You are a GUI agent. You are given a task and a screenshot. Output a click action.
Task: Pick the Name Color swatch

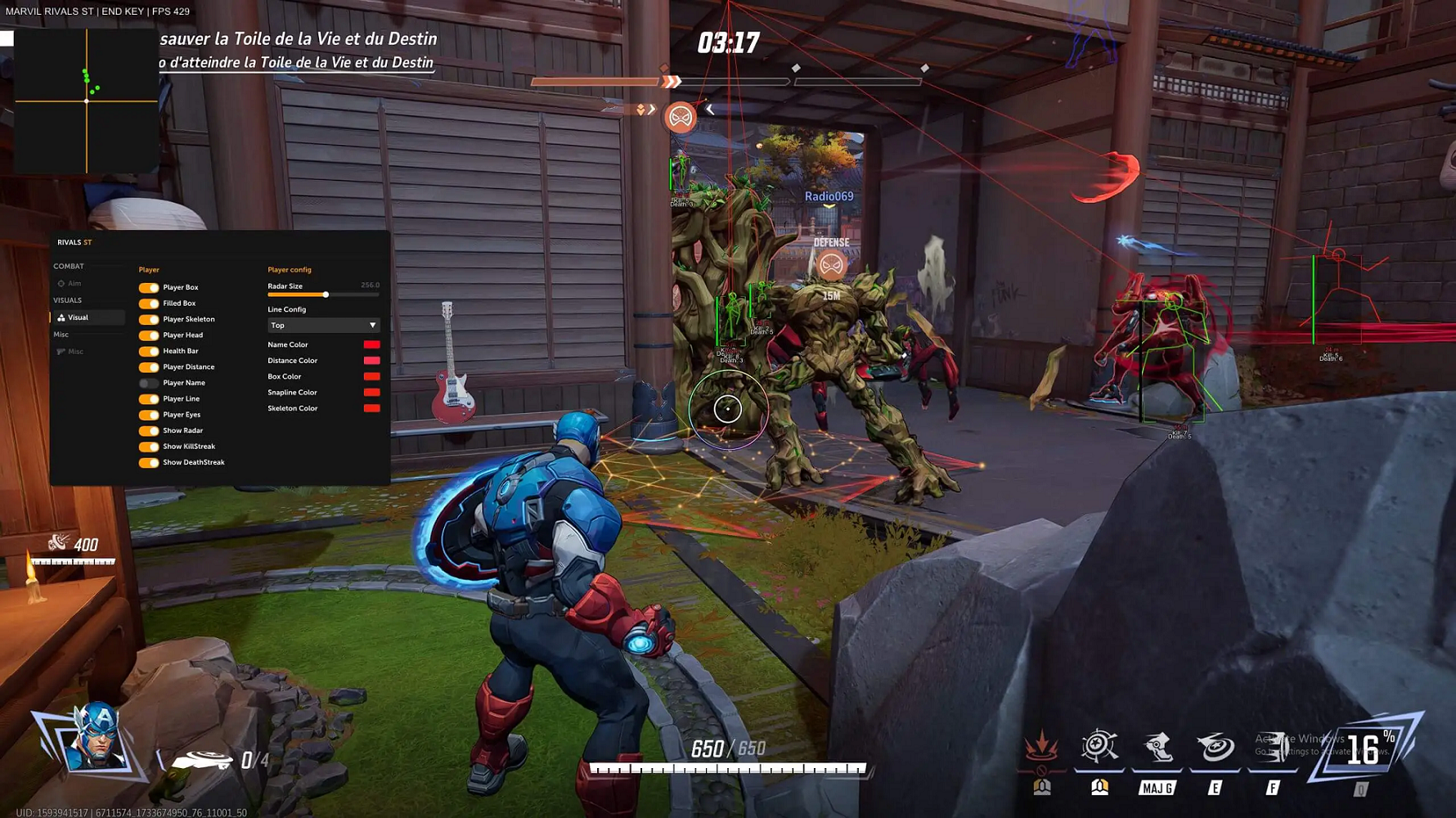[371, 345]
